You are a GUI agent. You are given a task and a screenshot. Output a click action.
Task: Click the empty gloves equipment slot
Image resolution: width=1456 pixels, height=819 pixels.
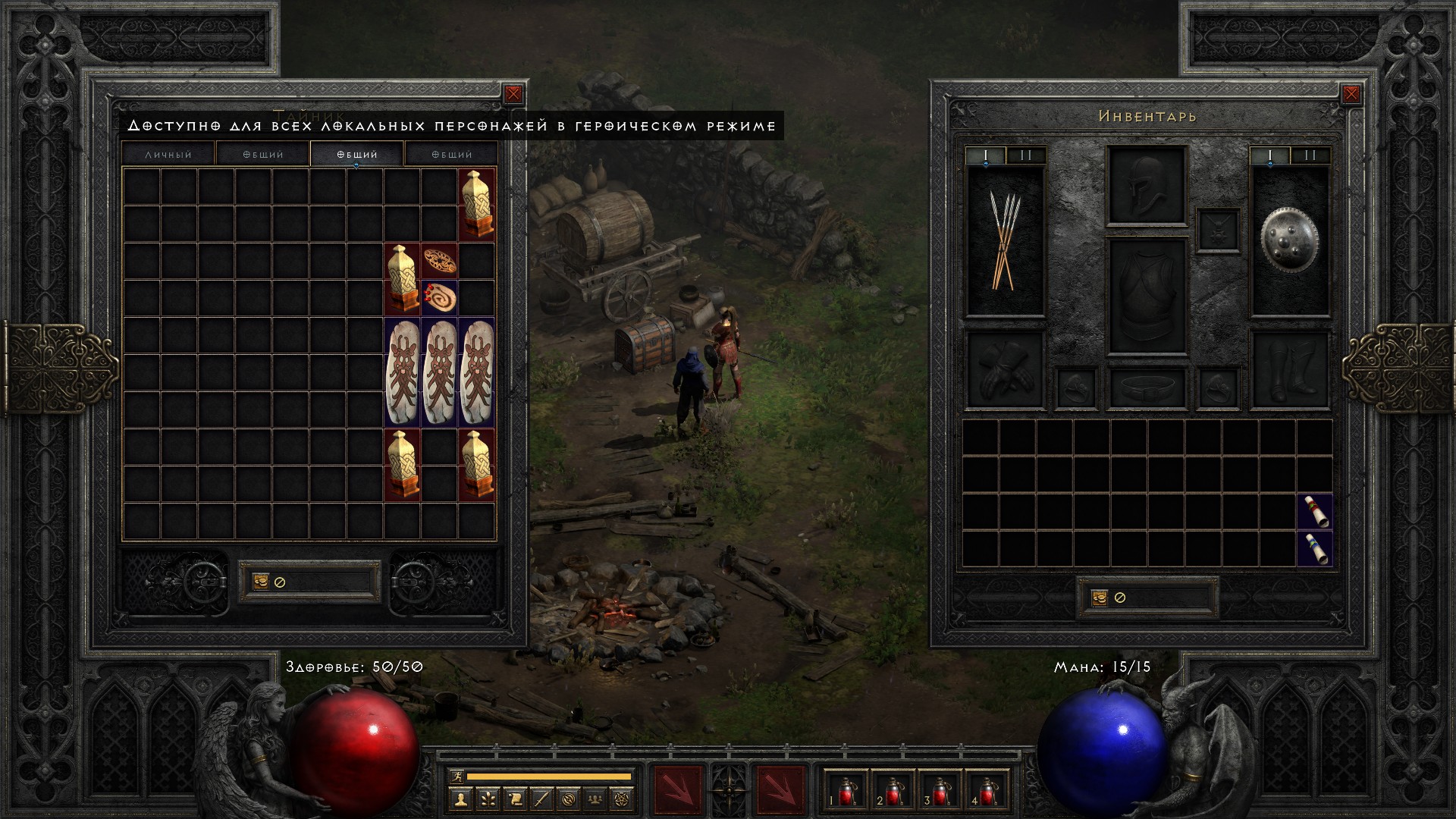[x=1005, y=370]
